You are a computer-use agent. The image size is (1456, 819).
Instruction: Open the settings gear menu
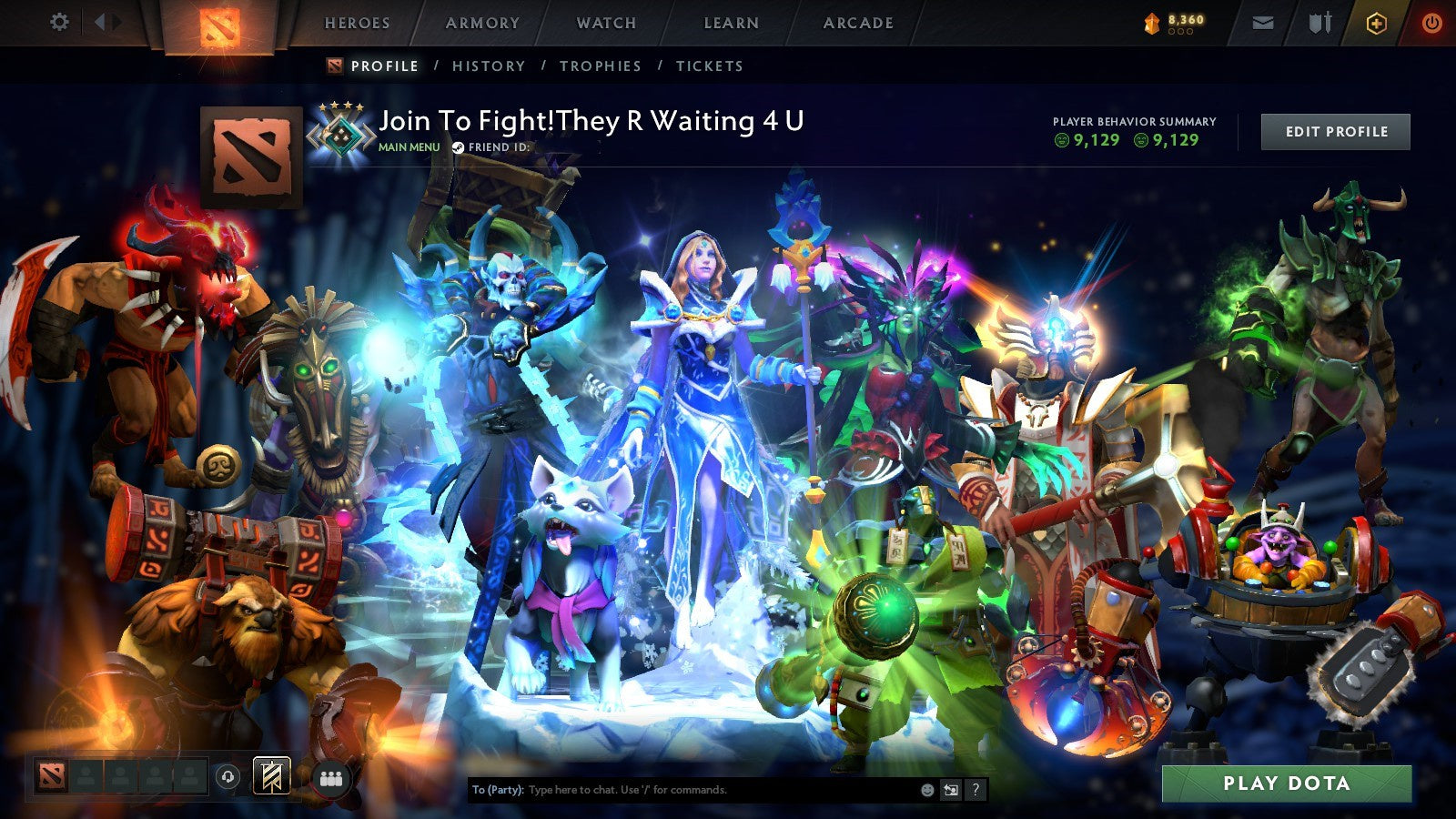[x=60, y=22]
